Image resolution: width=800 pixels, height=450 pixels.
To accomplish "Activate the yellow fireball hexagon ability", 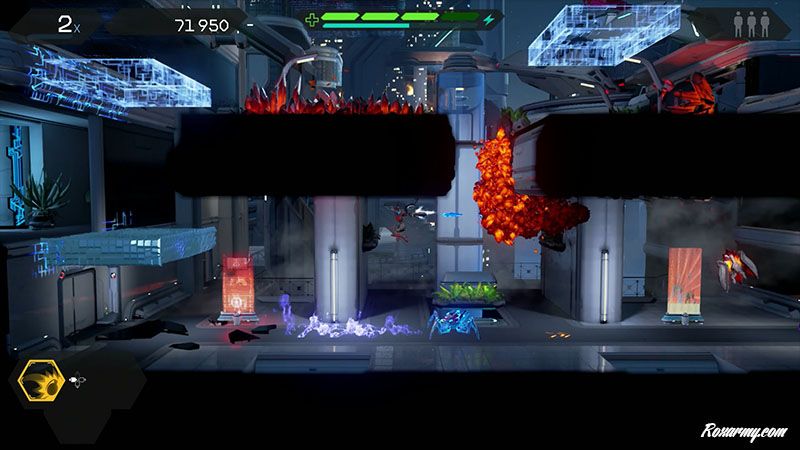I will (43, 384).
